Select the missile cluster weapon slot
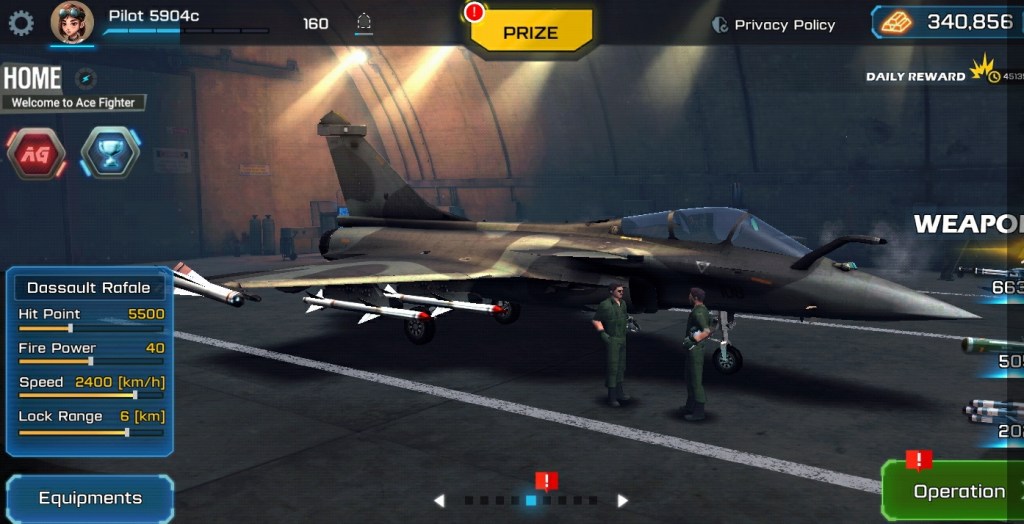Image resolution: width=1024 pixels, height=524 pixels. [997, 418]
